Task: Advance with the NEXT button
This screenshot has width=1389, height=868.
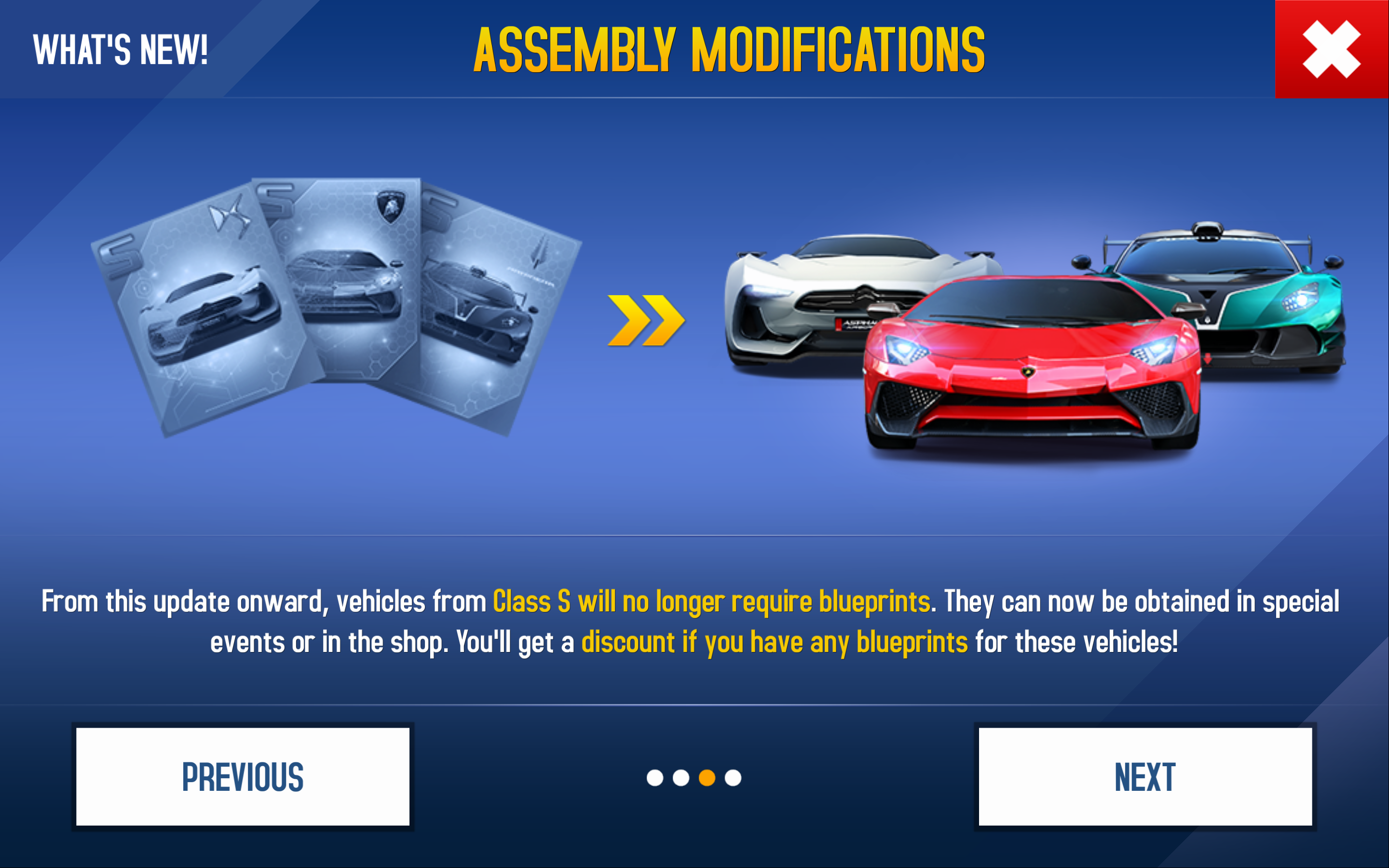Action: 1145,777
